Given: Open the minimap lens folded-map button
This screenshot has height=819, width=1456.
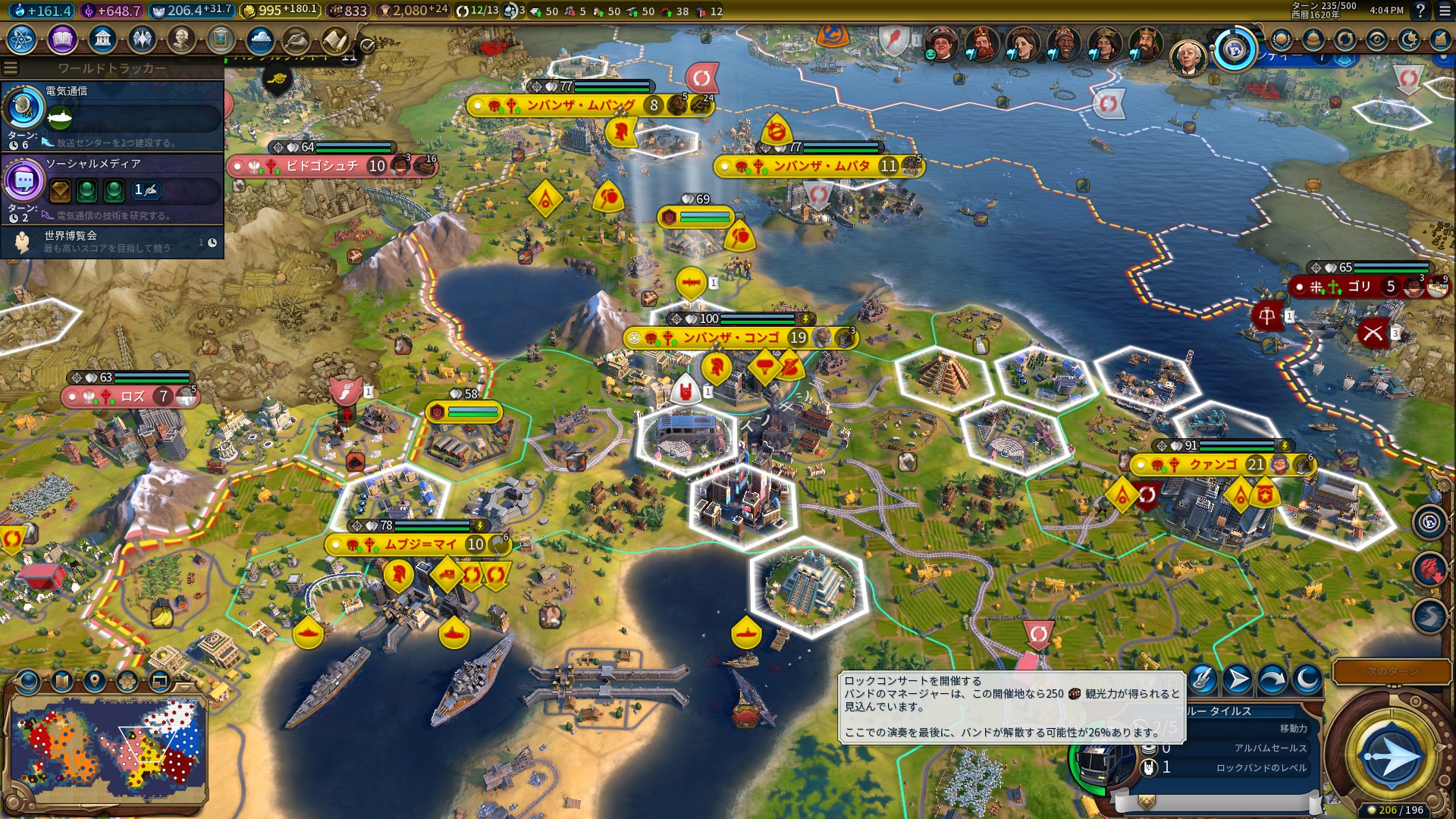Looking at the screenshot, I should click(x=62, y=681).
